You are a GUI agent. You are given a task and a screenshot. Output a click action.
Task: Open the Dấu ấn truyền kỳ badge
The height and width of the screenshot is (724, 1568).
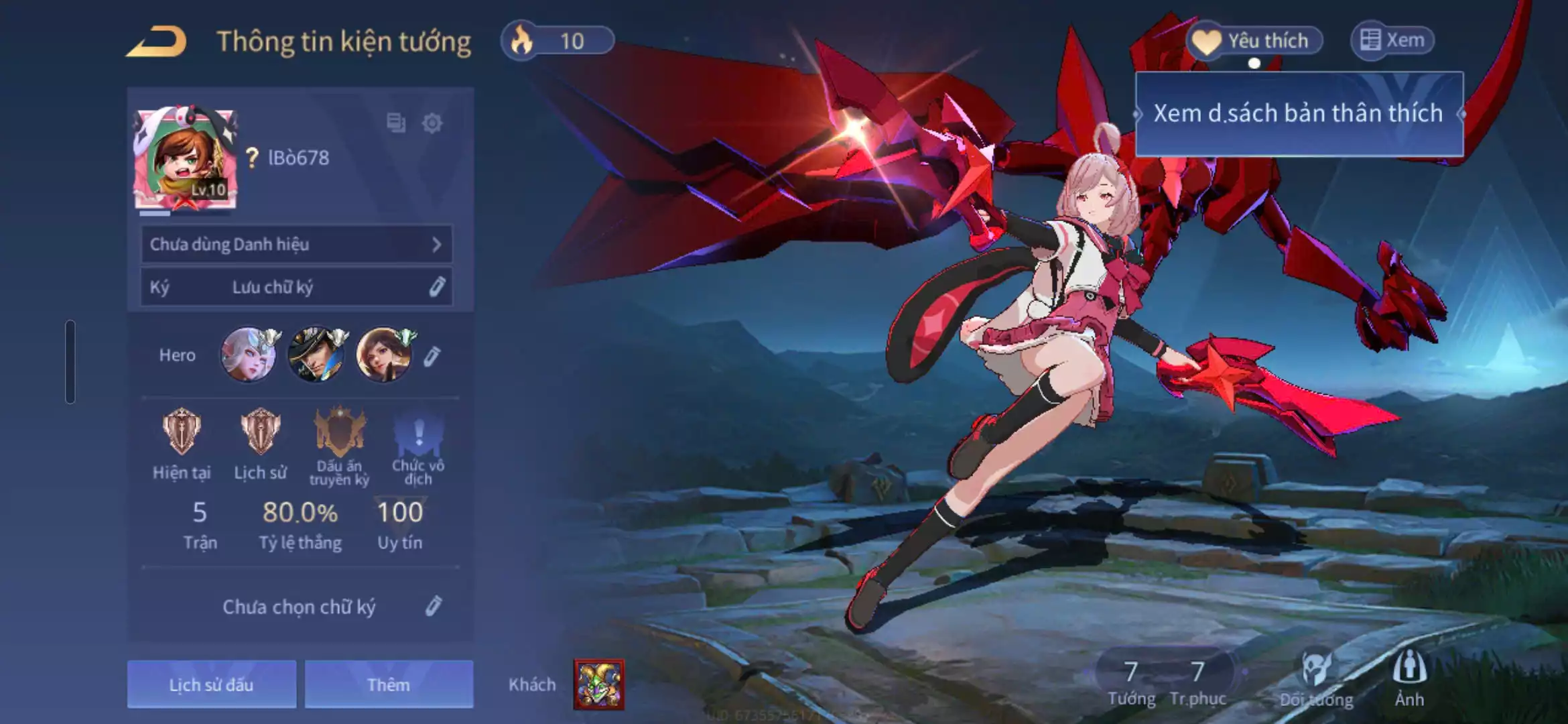(x=340, y=432)
